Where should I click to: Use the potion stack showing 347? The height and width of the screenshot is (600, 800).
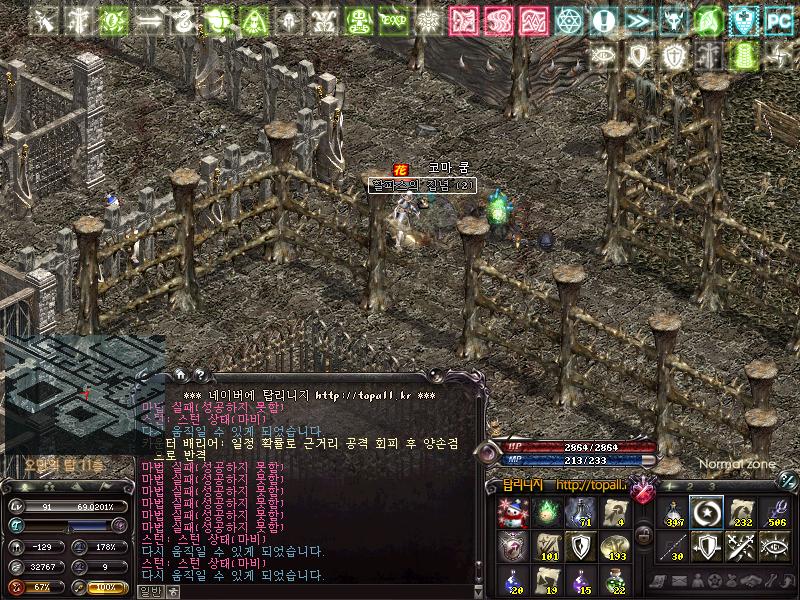pos(673,513)
